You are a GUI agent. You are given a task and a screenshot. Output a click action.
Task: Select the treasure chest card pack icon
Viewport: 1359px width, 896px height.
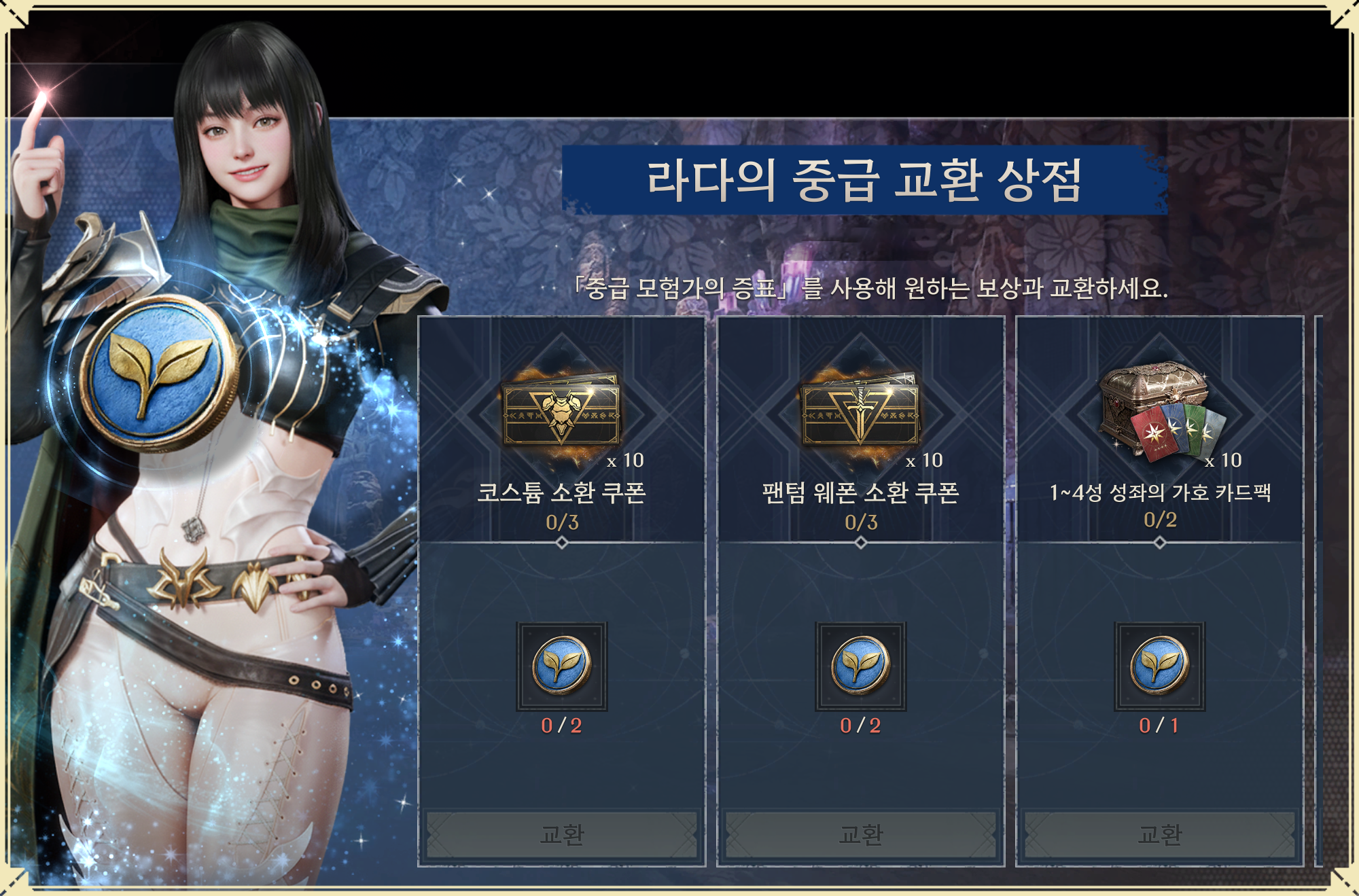click(1161, 411)
